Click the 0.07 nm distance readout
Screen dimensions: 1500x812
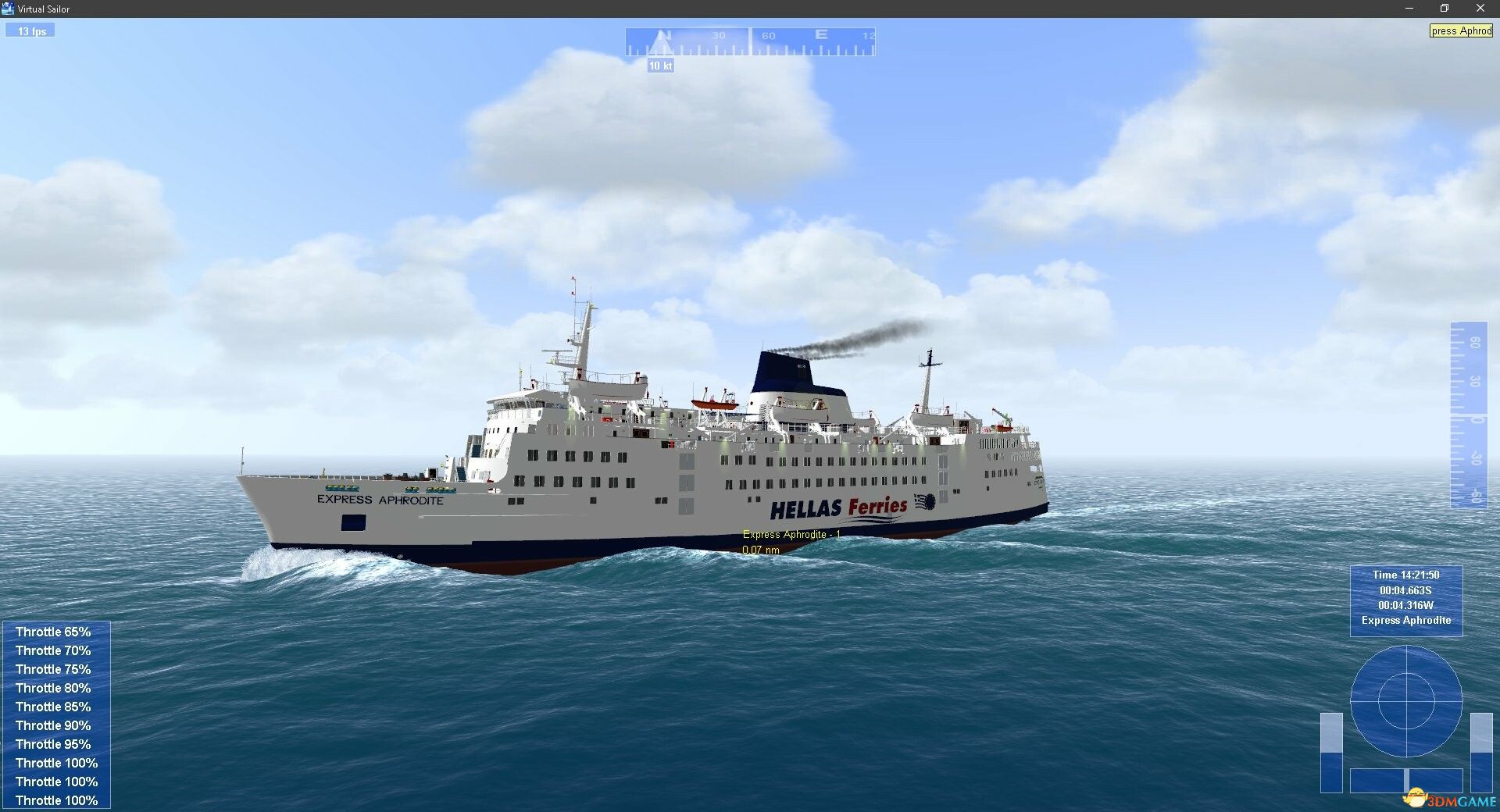(x=760, y=549)
